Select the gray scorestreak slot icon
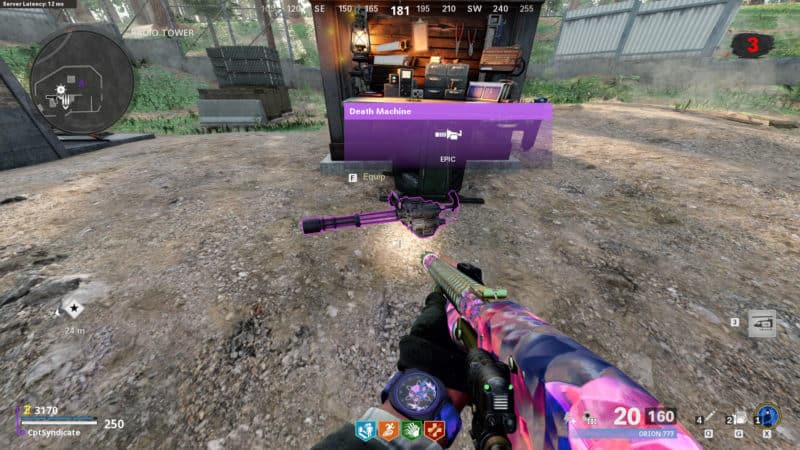 762,323
